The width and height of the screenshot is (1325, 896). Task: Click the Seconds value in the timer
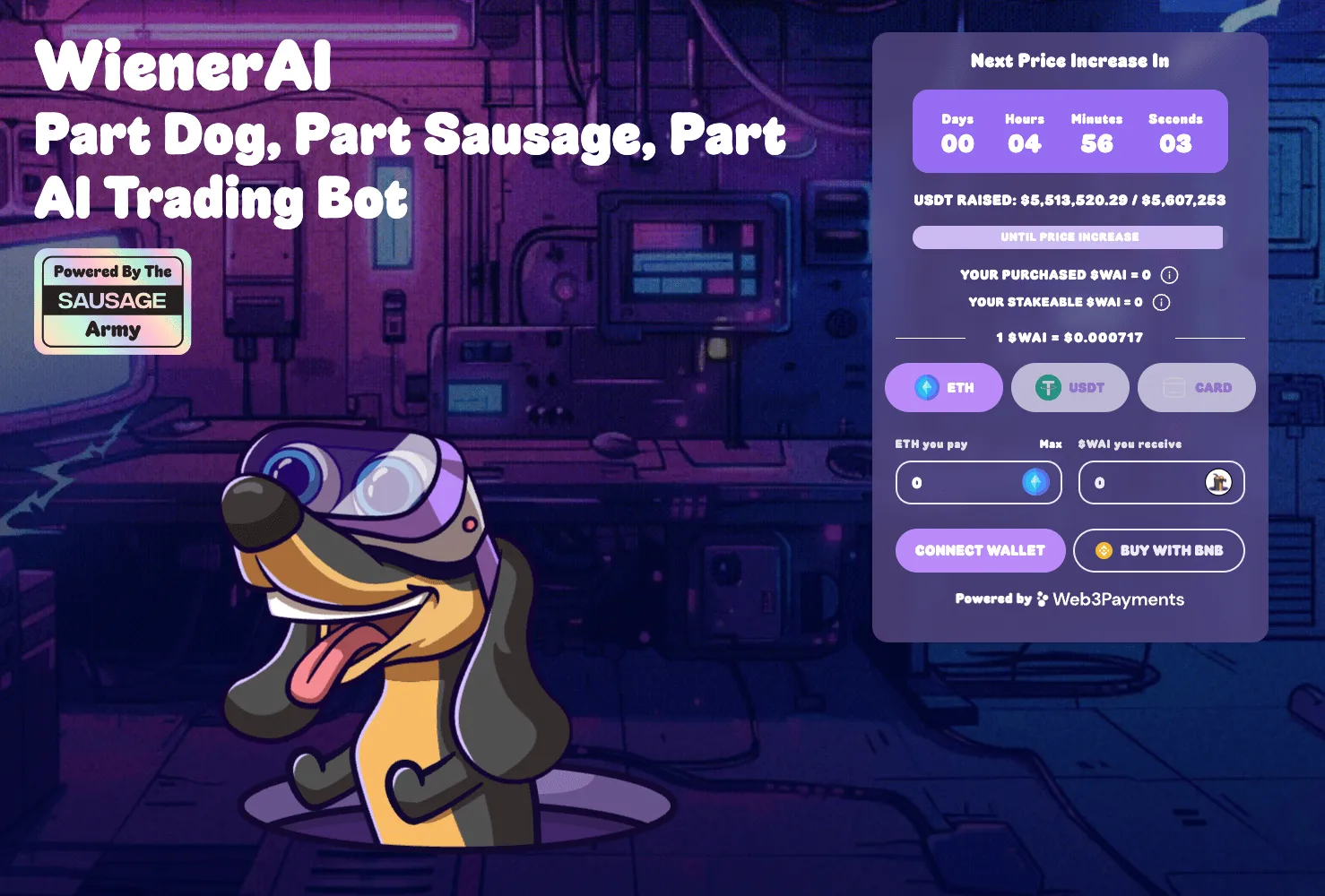pyautogui.click(x=1177, y=143)
